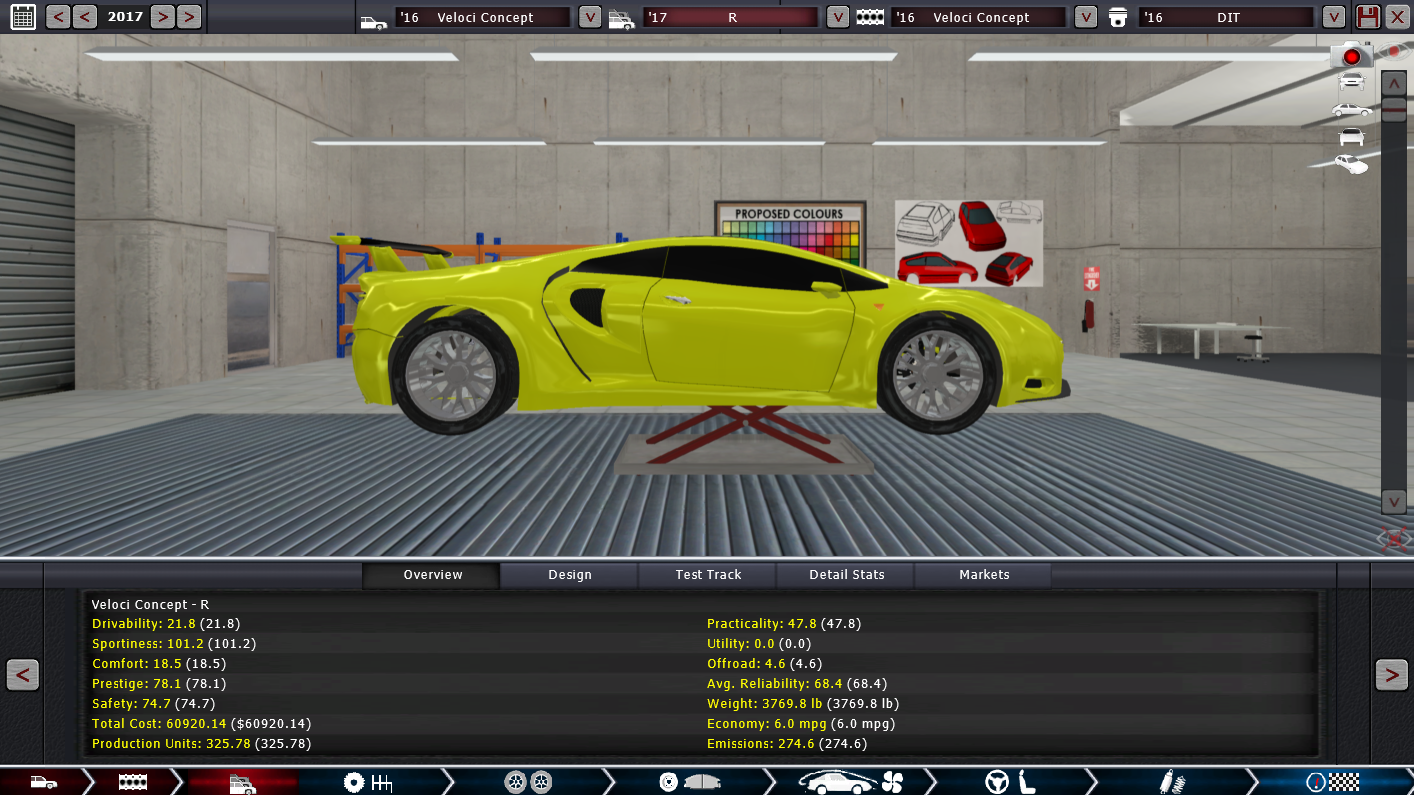Open the gearbox and drivetrain section
This screenshot has width=1414, height=795.
[367, 782]
